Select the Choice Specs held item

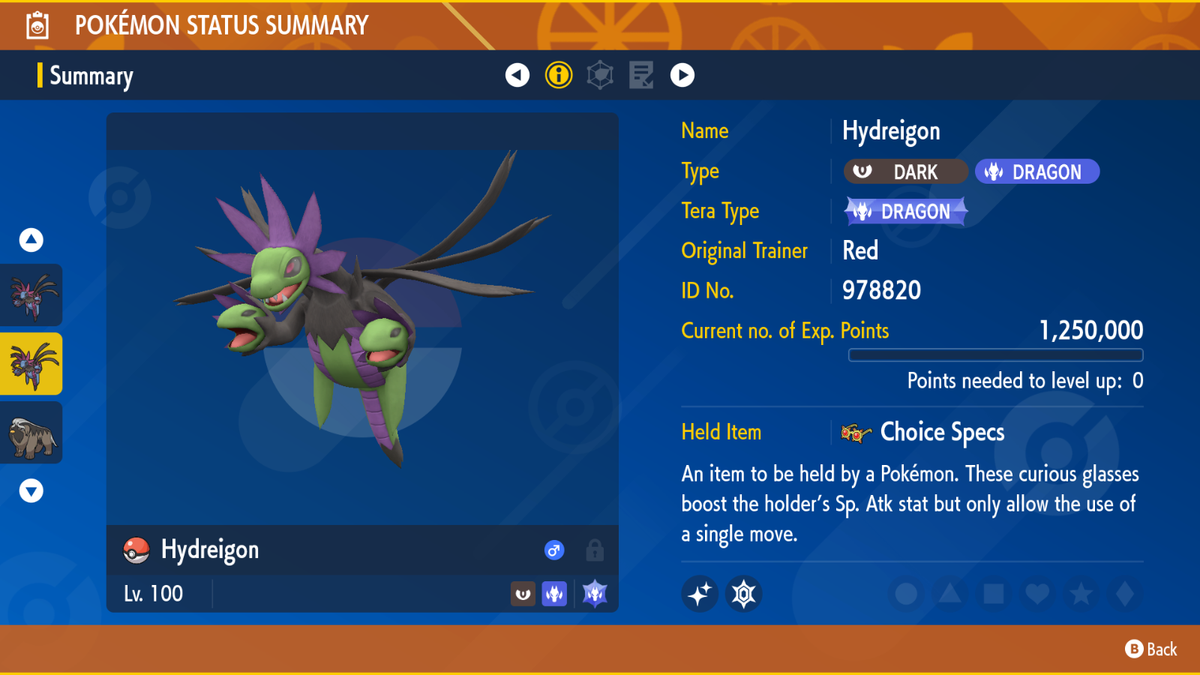[x=941, y=432]
